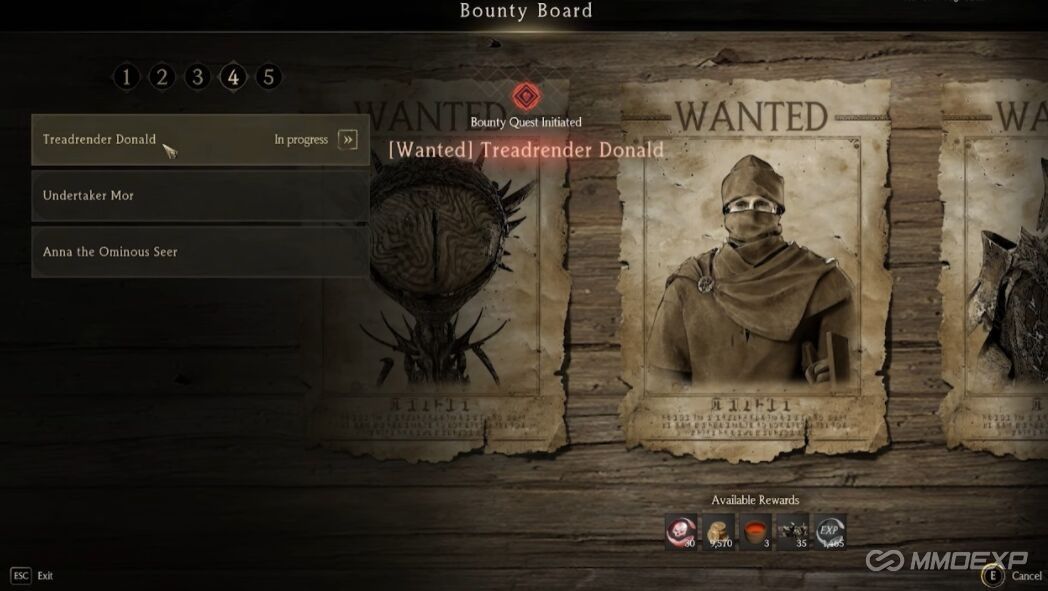The width and height of the screenshot is (1048, 591).
Task: Select the center Treadrender Donald wanted poster
Action: coord(753,270)
